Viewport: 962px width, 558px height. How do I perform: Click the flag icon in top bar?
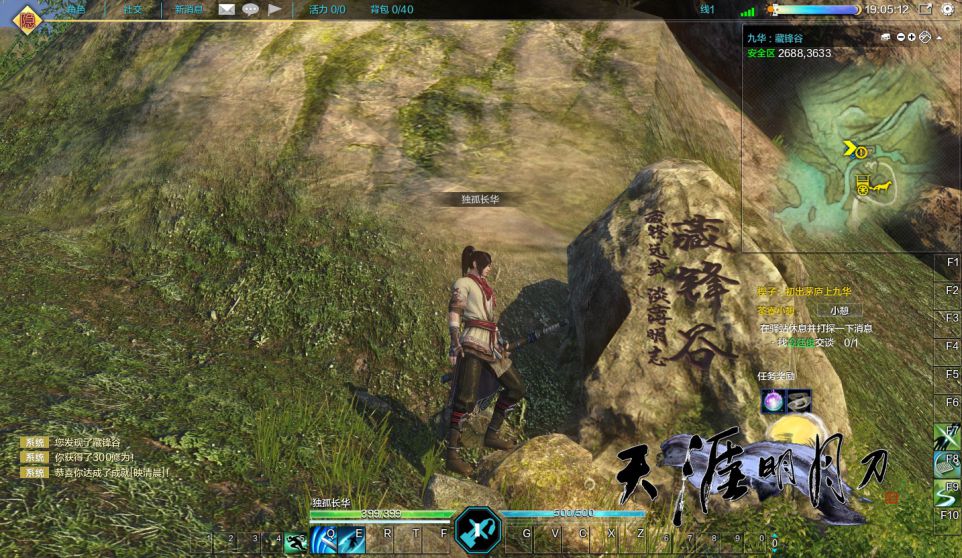click(274, 9)
